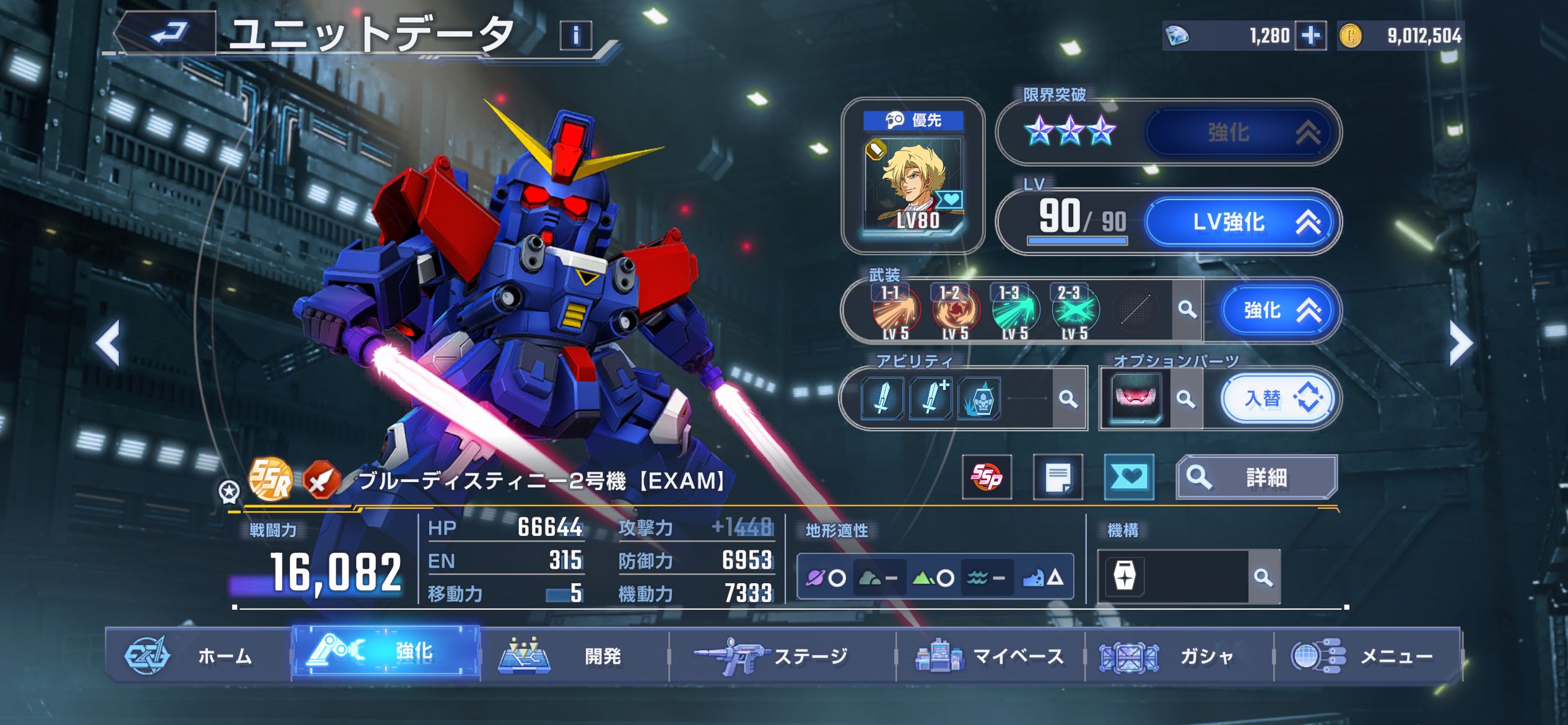Show the previous unit with left arrow
1568x725 pixels.
(x=108, y=343)
